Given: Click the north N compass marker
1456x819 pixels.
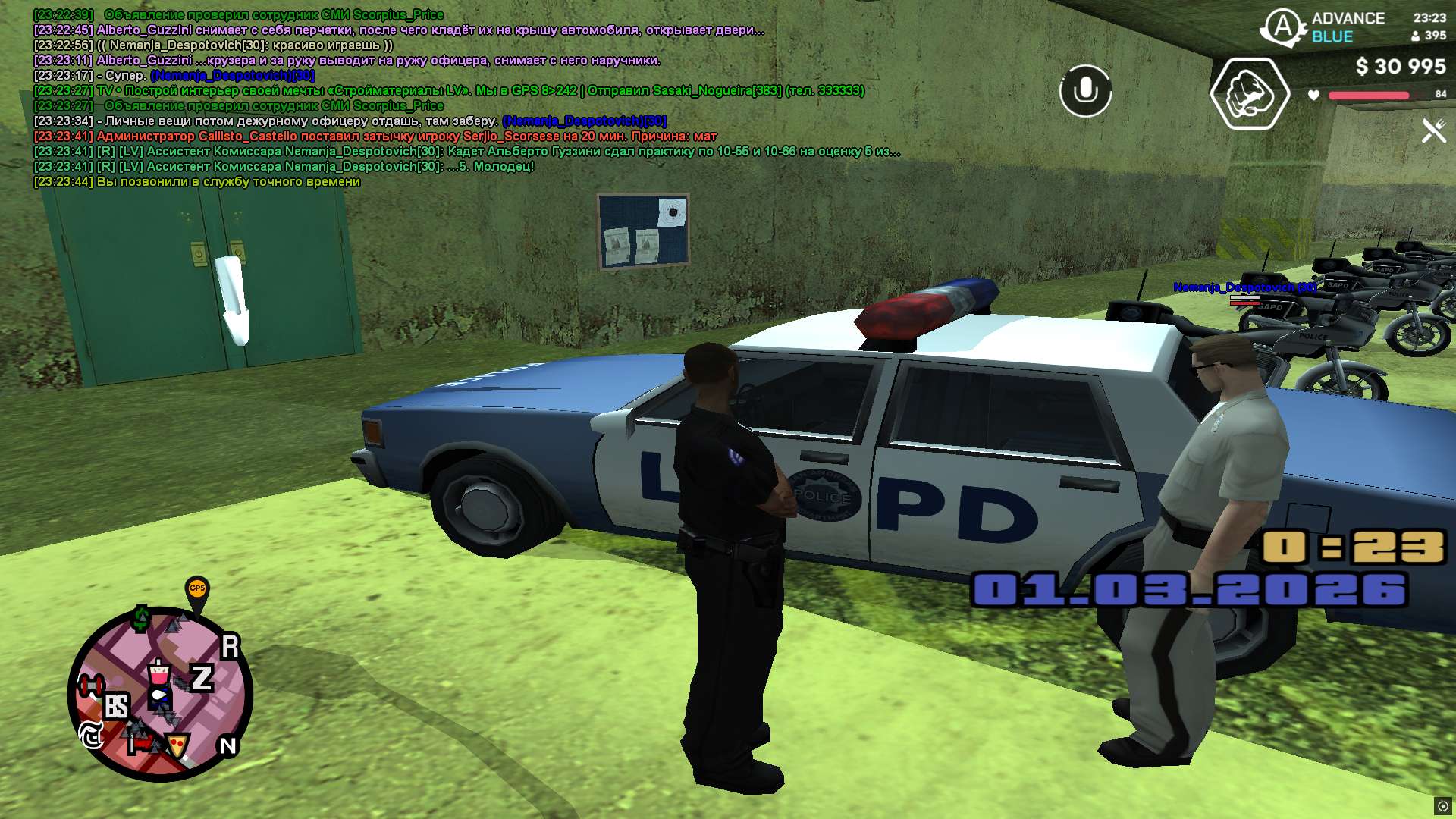Looking at the screenshot, I should [x=227, y=746].
